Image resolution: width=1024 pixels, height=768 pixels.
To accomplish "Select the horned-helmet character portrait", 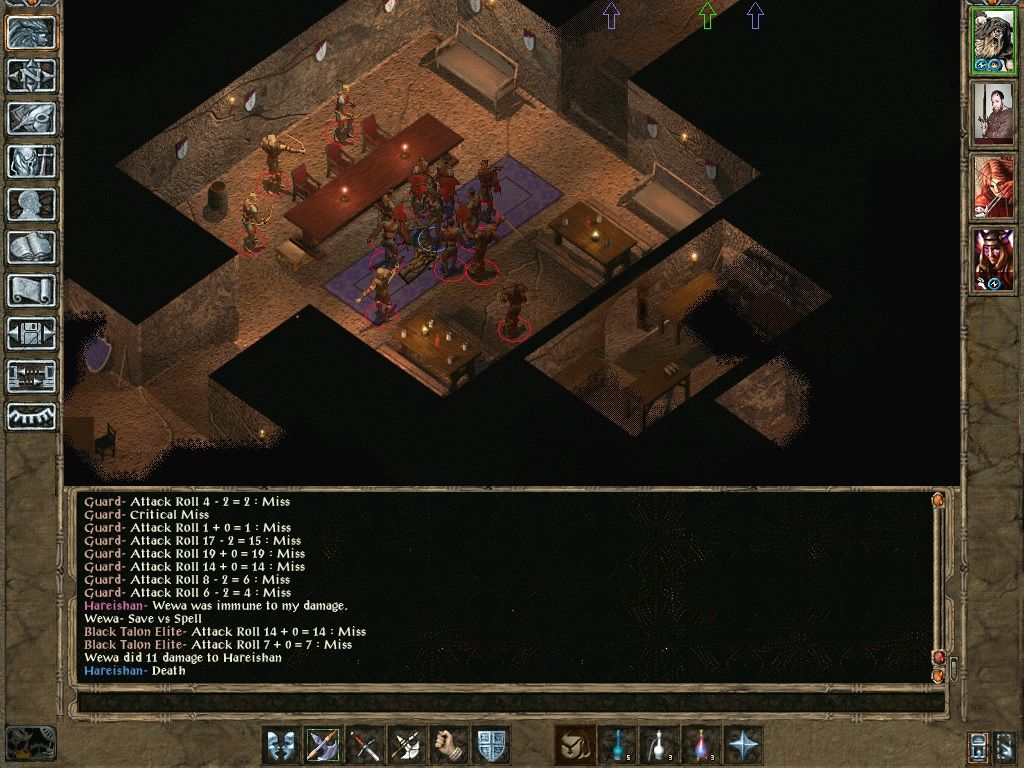I will [993, 260].
